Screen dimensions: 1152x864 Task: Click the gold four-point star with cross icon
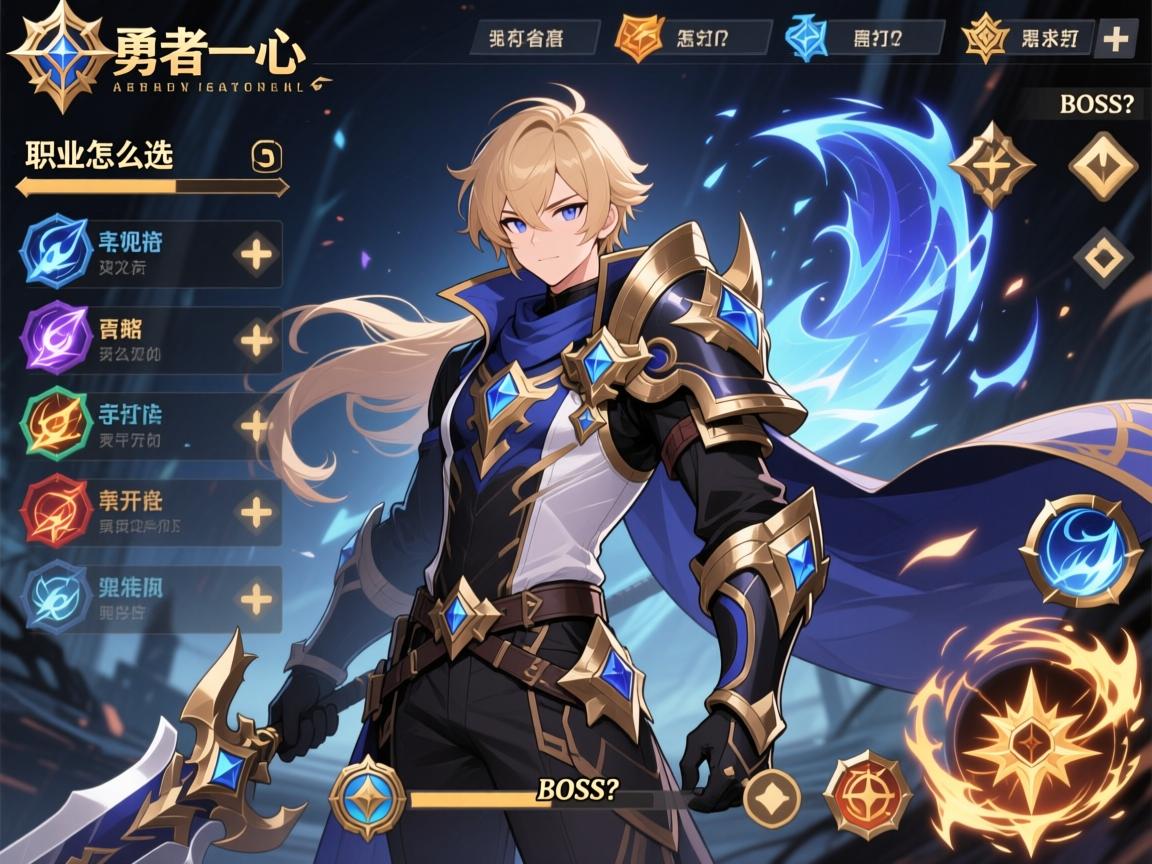pyautogui.click(x=992, y=165)
